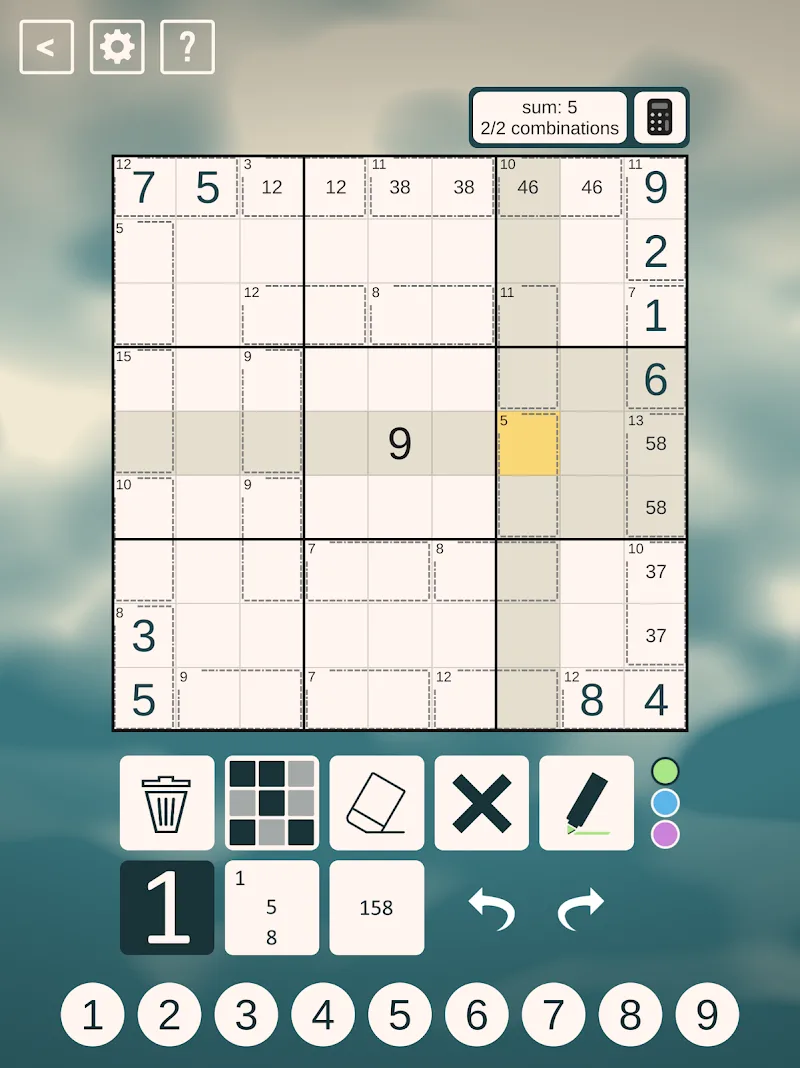Go back with the arrow button

46,47
